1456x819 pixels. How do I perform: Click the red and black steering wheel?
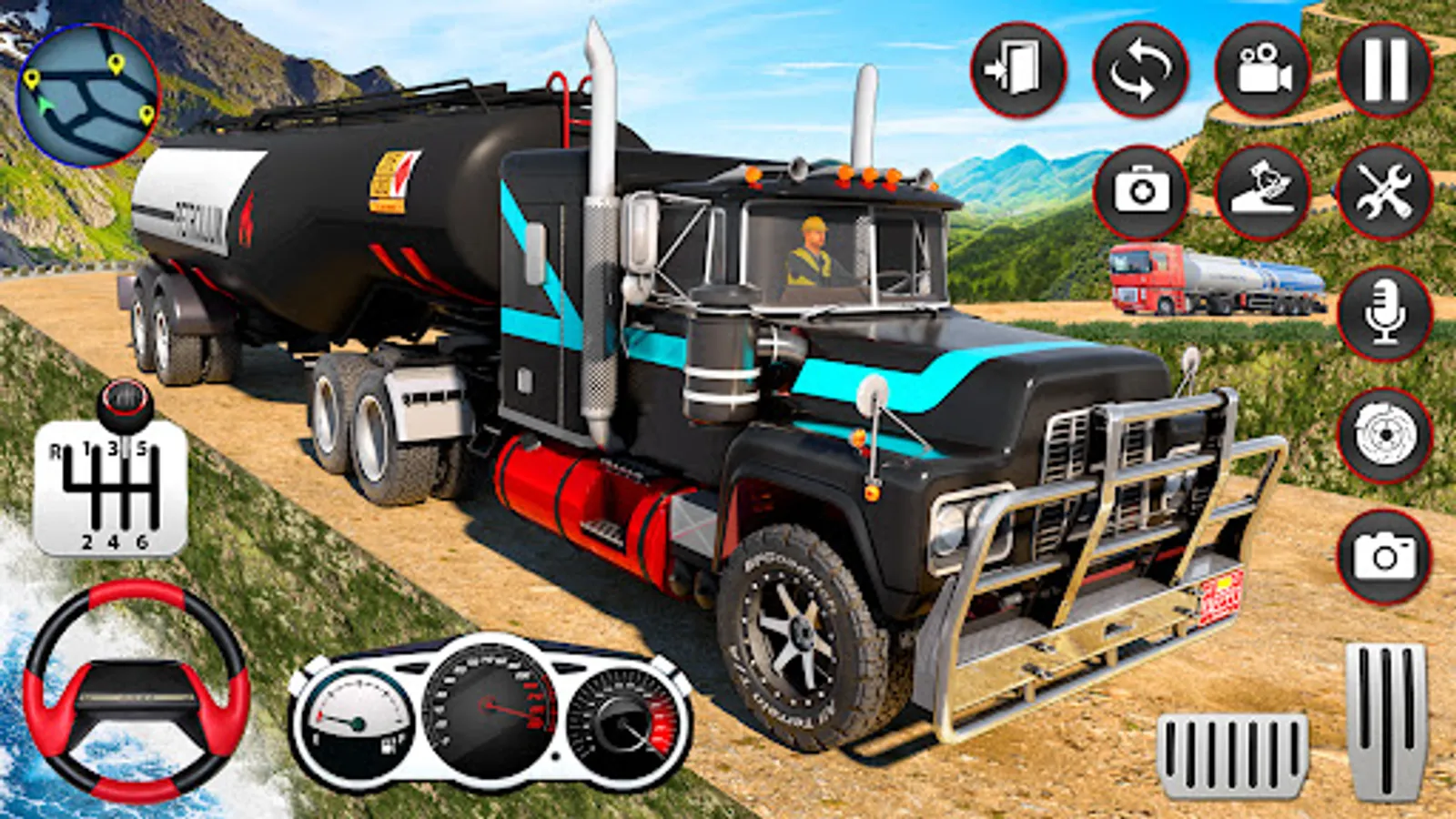coord(136,692)
